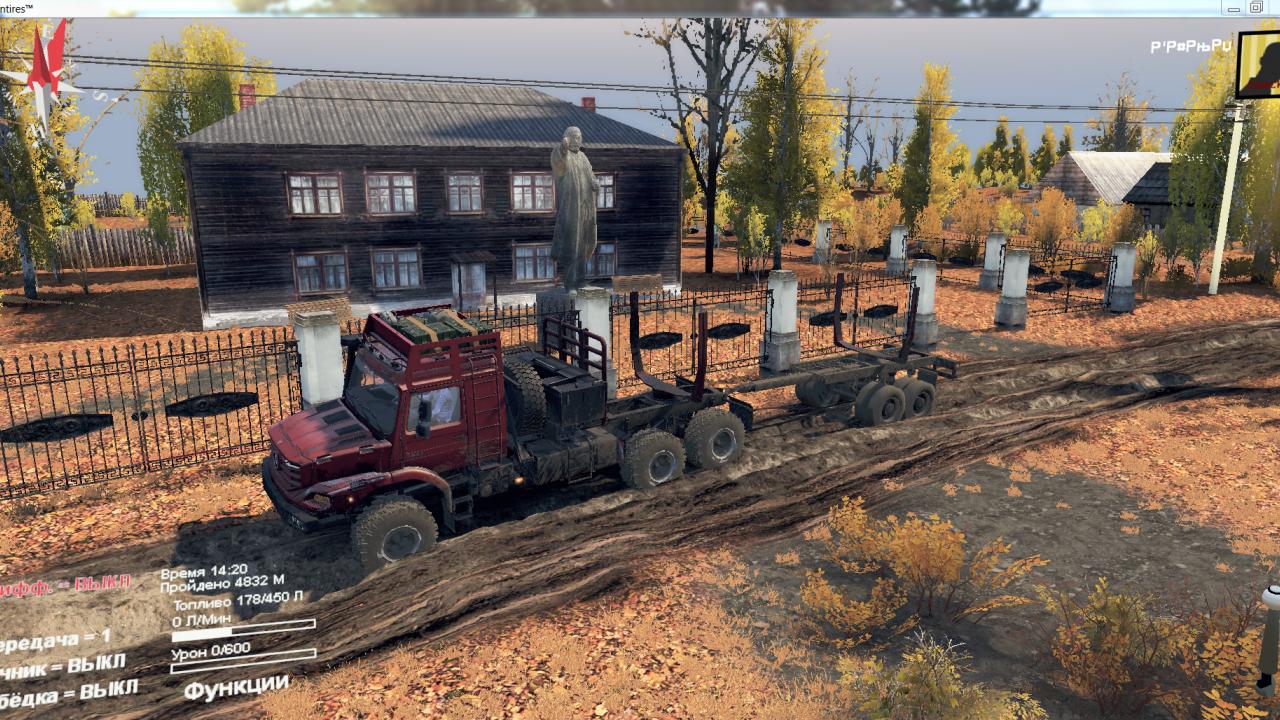Toggle the Дифф. differential lock
This screenshot has height=720, width=1280.
[64, 586]
